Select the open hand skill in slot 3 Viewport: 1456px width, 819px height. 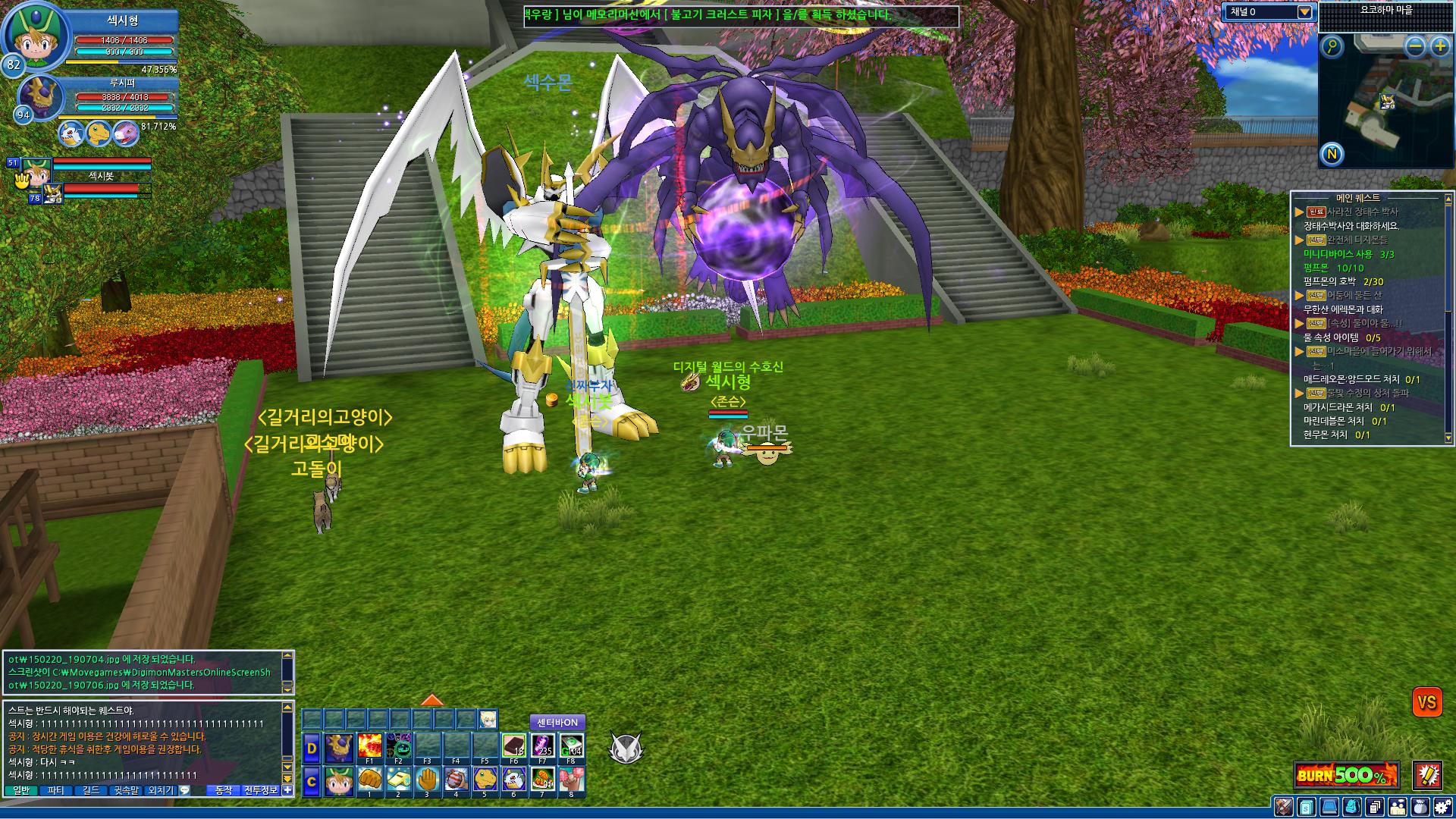tap(427, 780)
